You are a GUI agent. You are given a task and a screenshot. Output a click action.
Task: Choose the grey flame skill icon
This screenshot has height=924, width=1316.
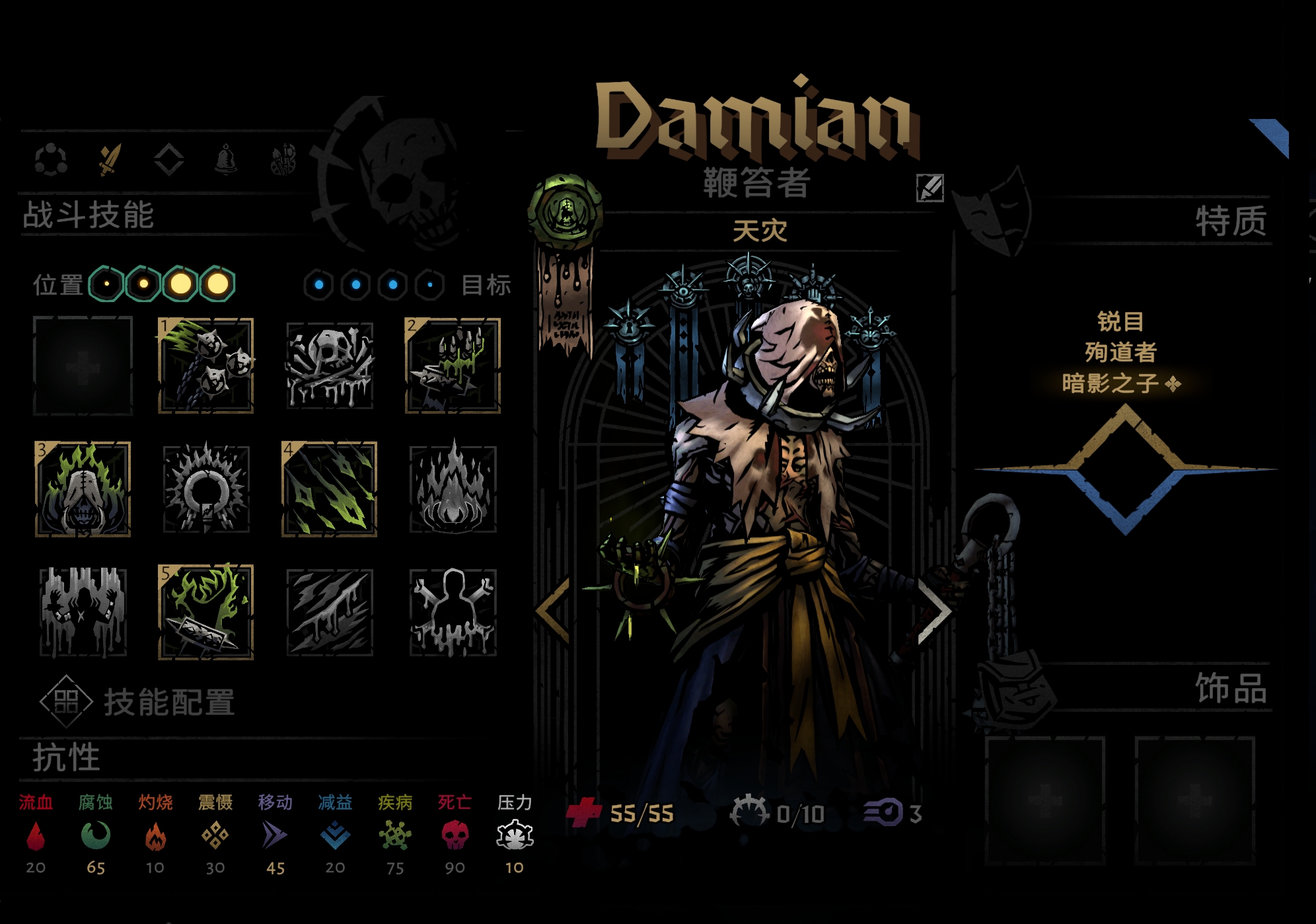pyautogui.click(x=453, y=489)
